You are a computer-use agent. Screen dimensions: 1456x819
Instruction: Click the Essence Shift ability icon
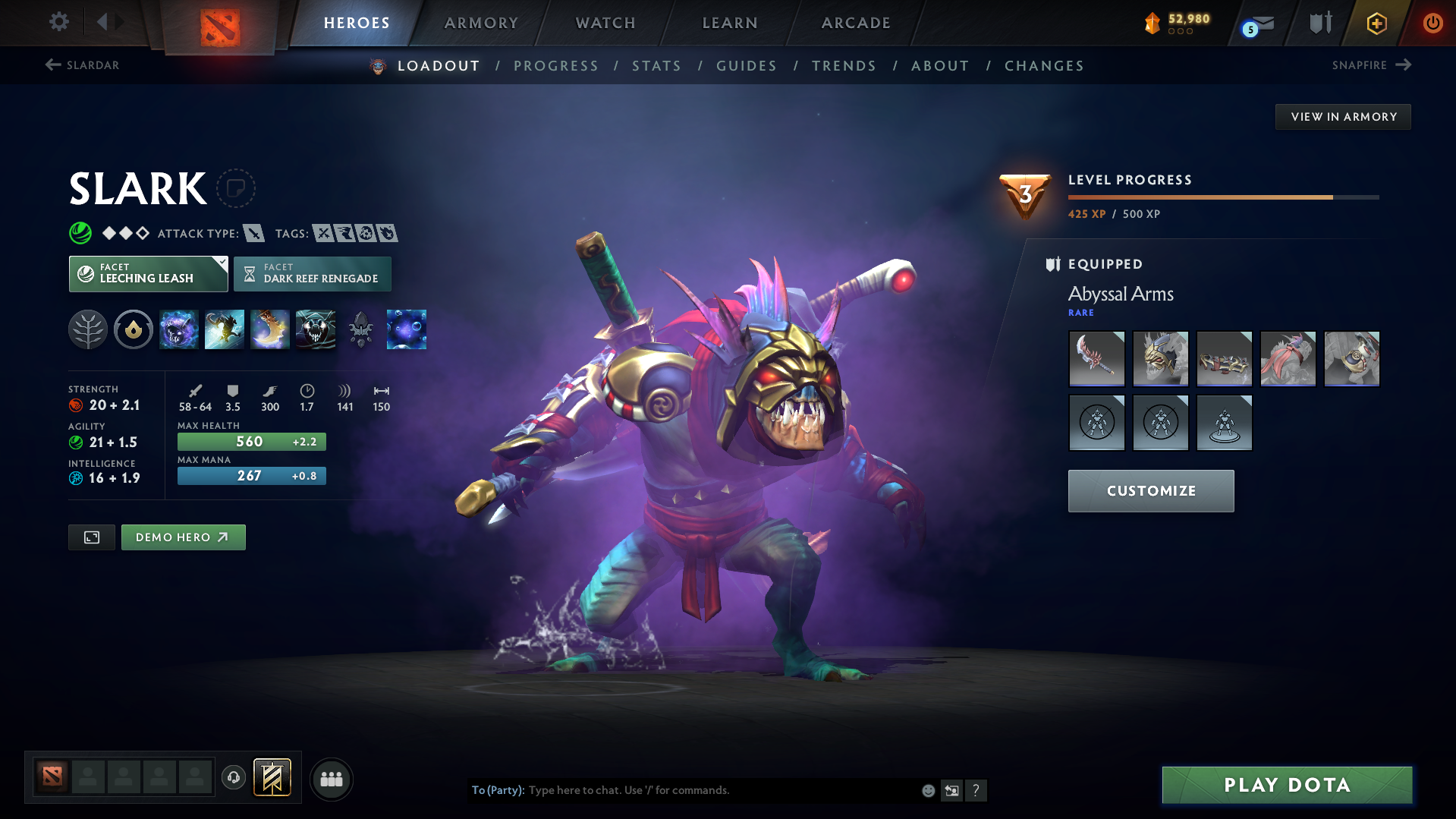[270, 329]
